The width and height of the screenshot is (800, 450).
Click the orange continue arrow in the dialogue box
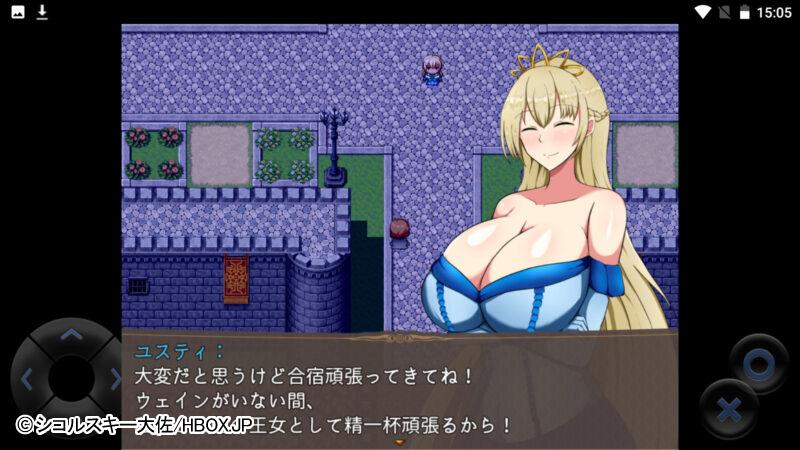point(400,441)
